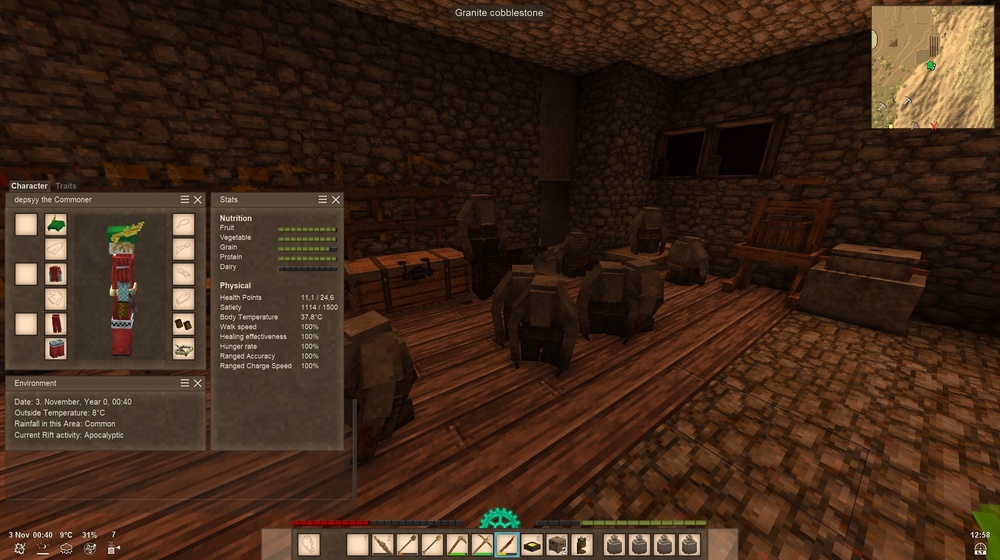The width and height of the screenshot is (1000, 560).
Task: Click the offhand slot left of hotbar
Action: point(309,544)
